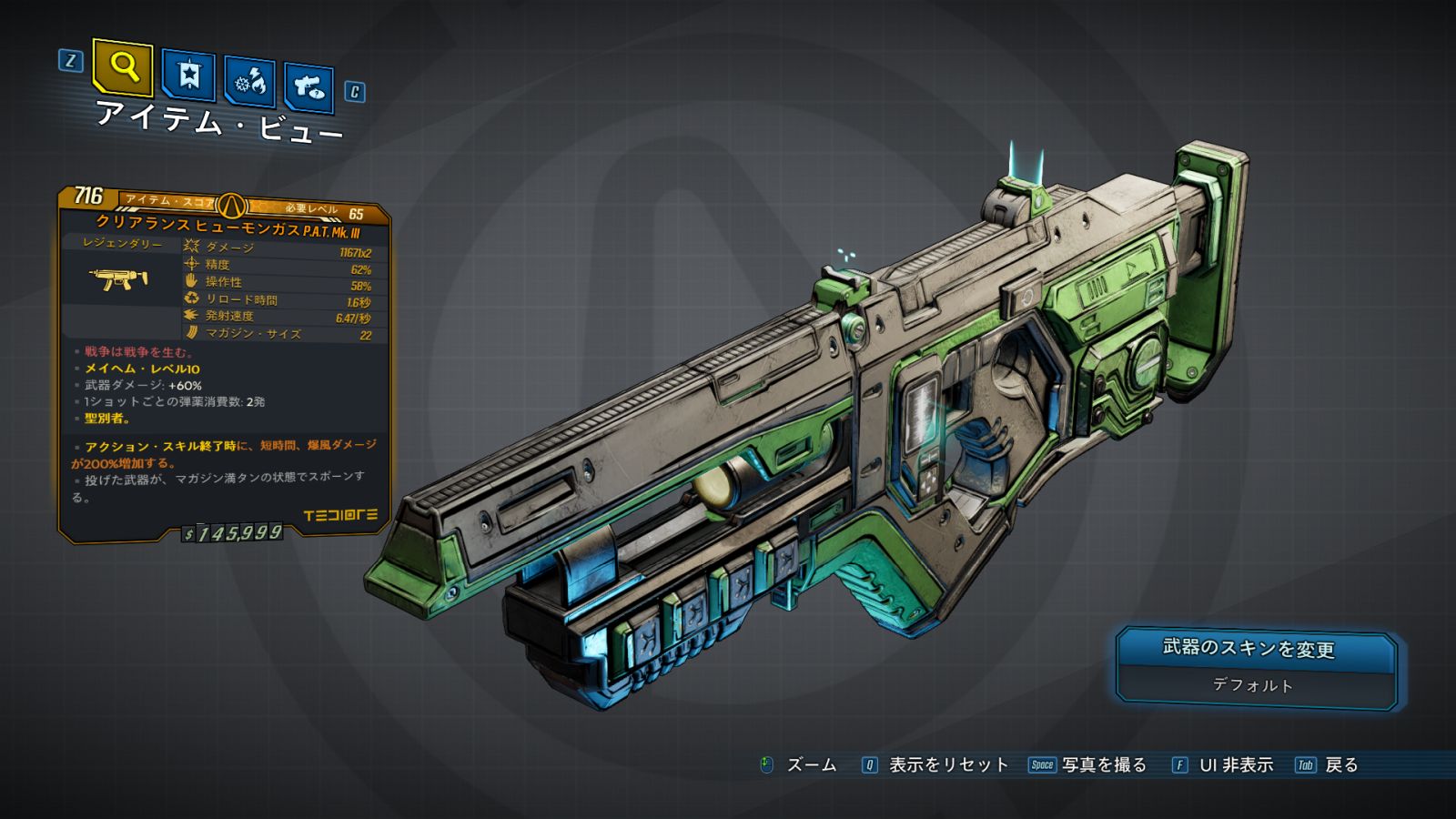The image size is (1456, 819).
Task: Select the magnifying glass Item View tab
Action: [x=123, y=66]
